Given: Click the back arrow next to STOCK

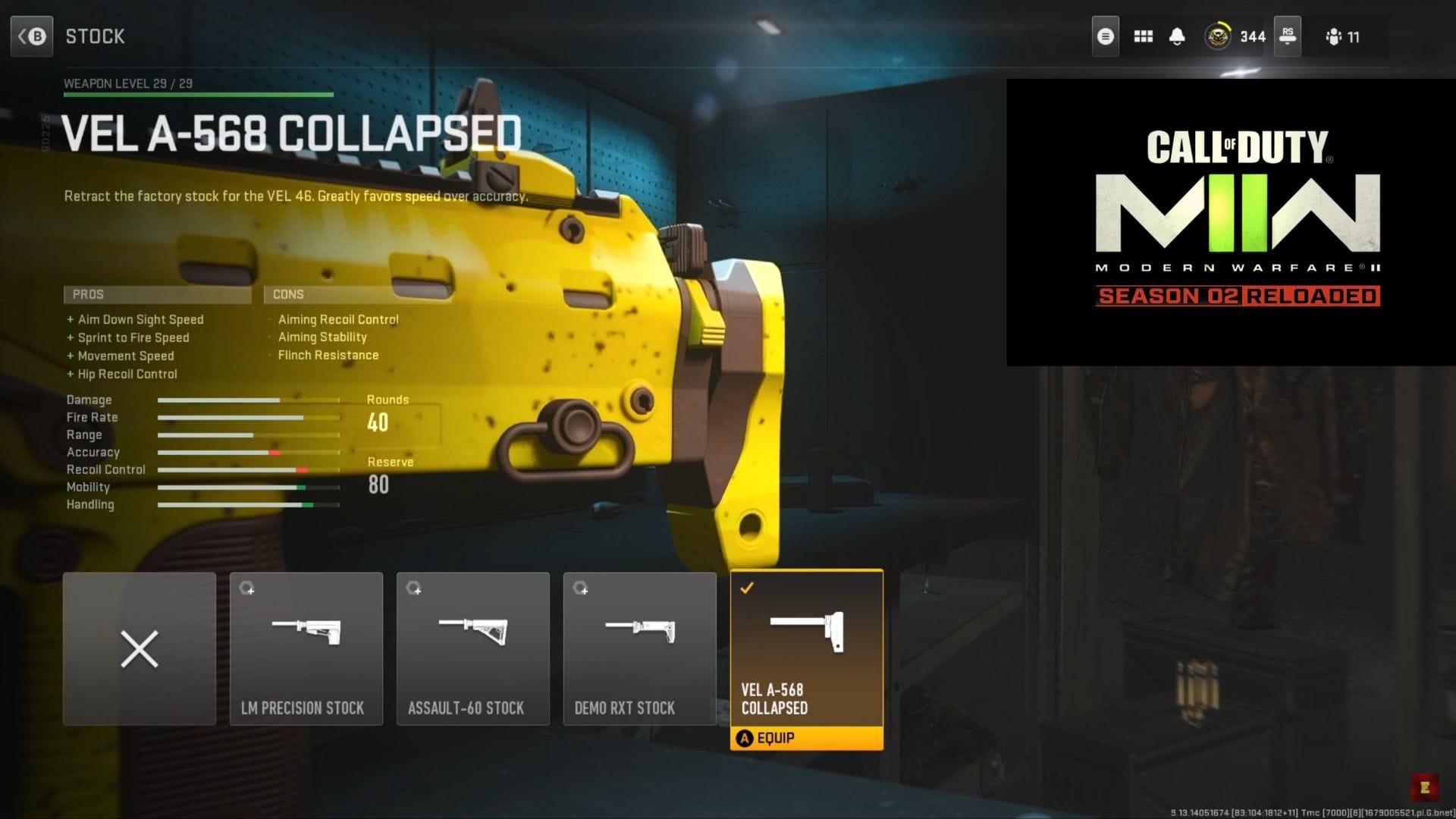Looking at the screenshot, I should 32,36.
